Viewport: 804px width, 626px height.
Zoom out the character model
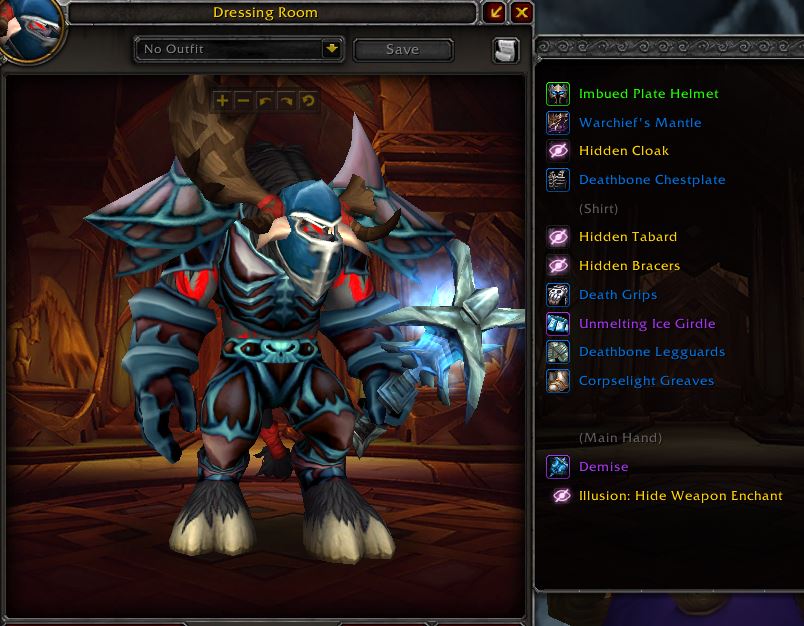(x=243, y=101)
